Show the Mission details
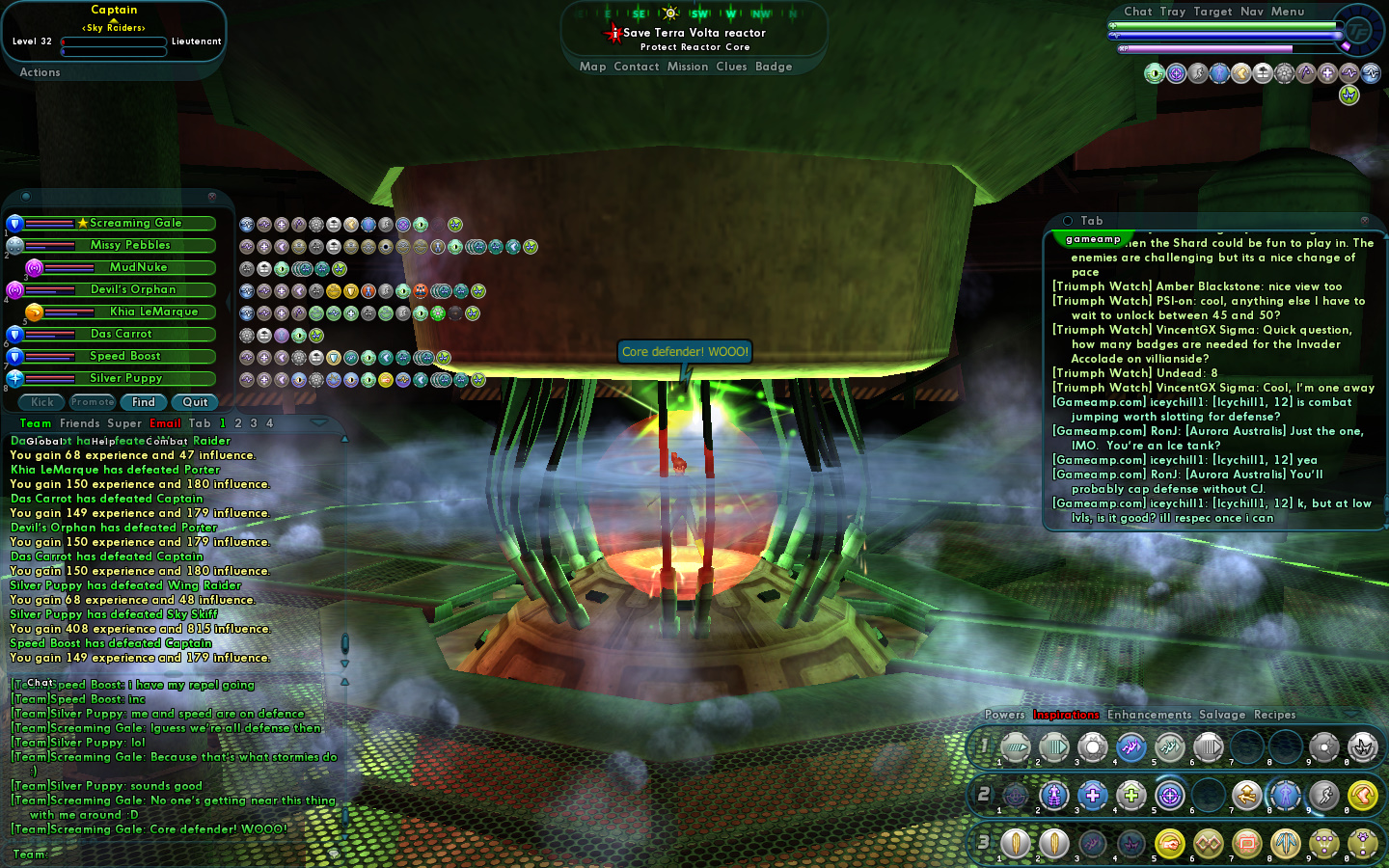Screen dimensions: 1389x868 click(x=688, y=67)
